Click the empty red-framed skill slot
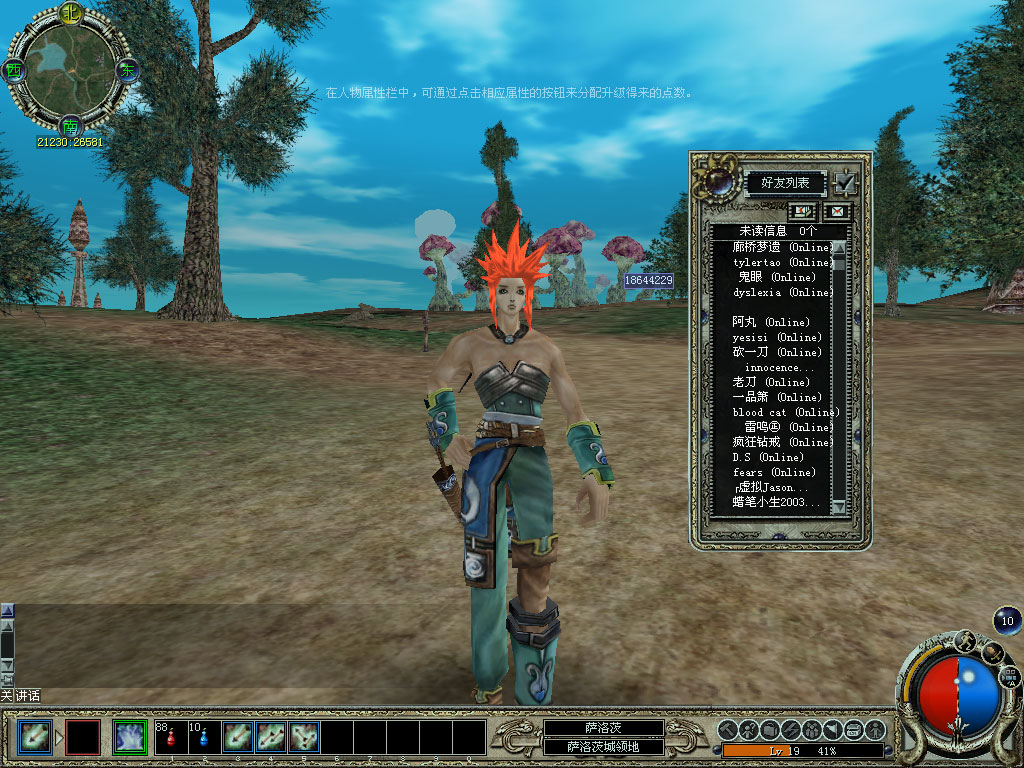Screen dimensions: 1024x768 (83, 738)
